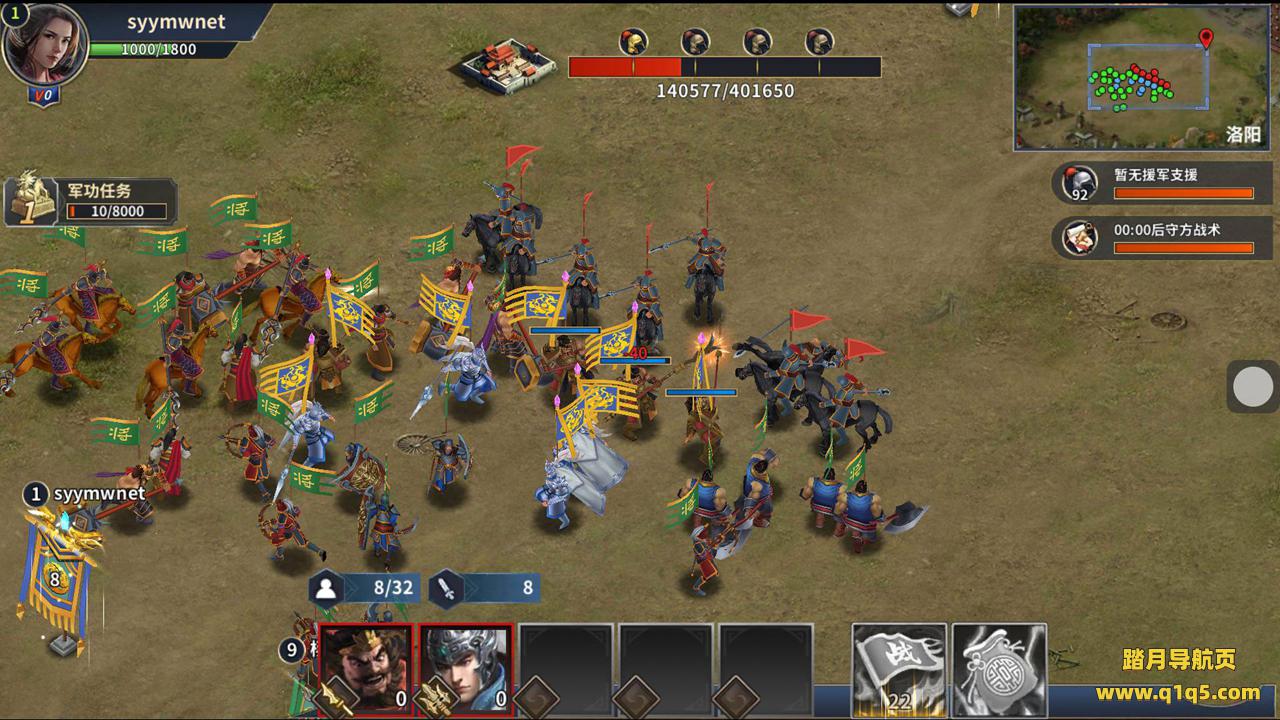Visit the www.q1q5.com watermark link
The height and width of the screenshot is (720, 1280).
click(x=1177, y=692)
